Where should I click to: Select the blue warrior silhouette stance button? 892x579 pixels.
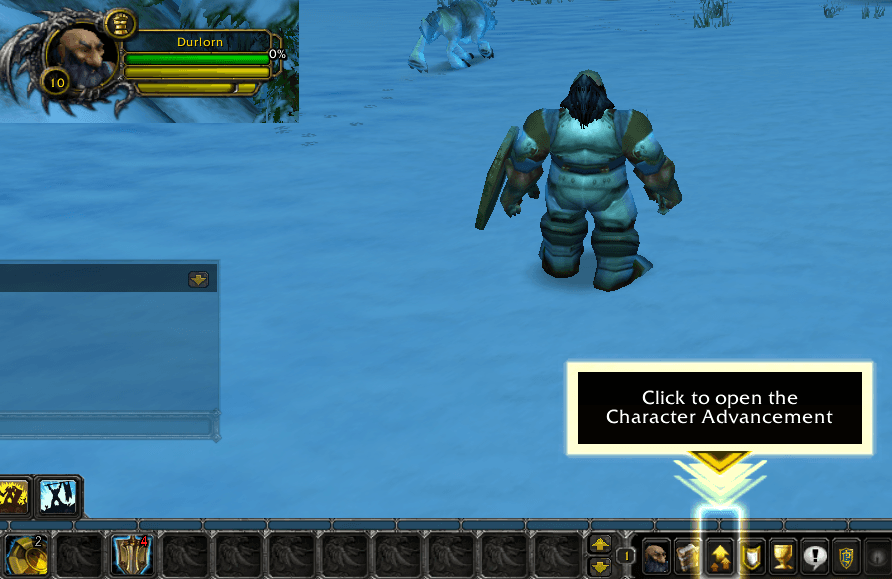tap(59, 496)
